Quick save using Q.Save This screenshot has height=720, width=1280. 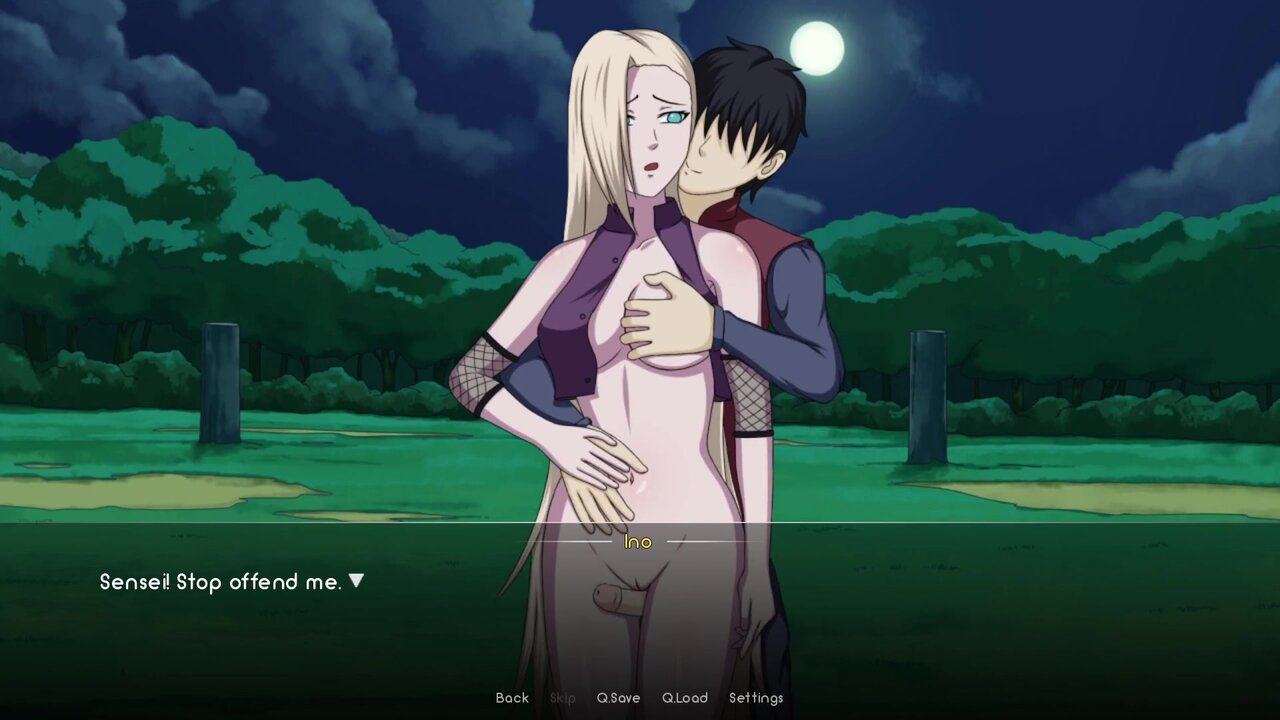click(x=618, y=698)
